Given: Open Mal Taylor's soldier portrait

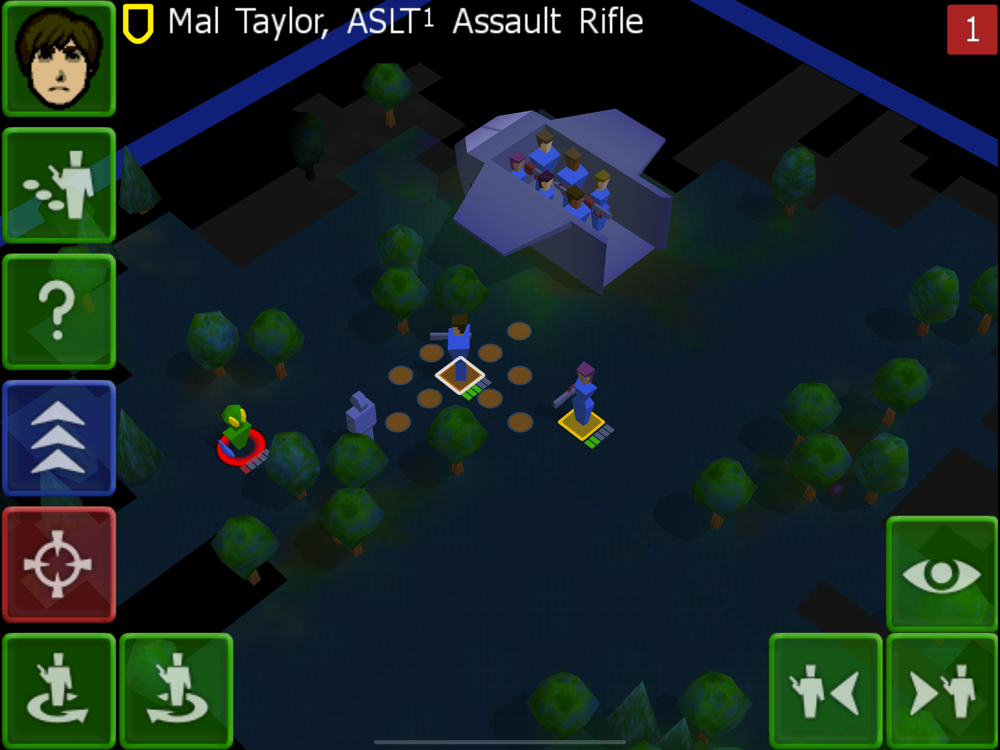Looking at the screenshot, I should (59, 59).
